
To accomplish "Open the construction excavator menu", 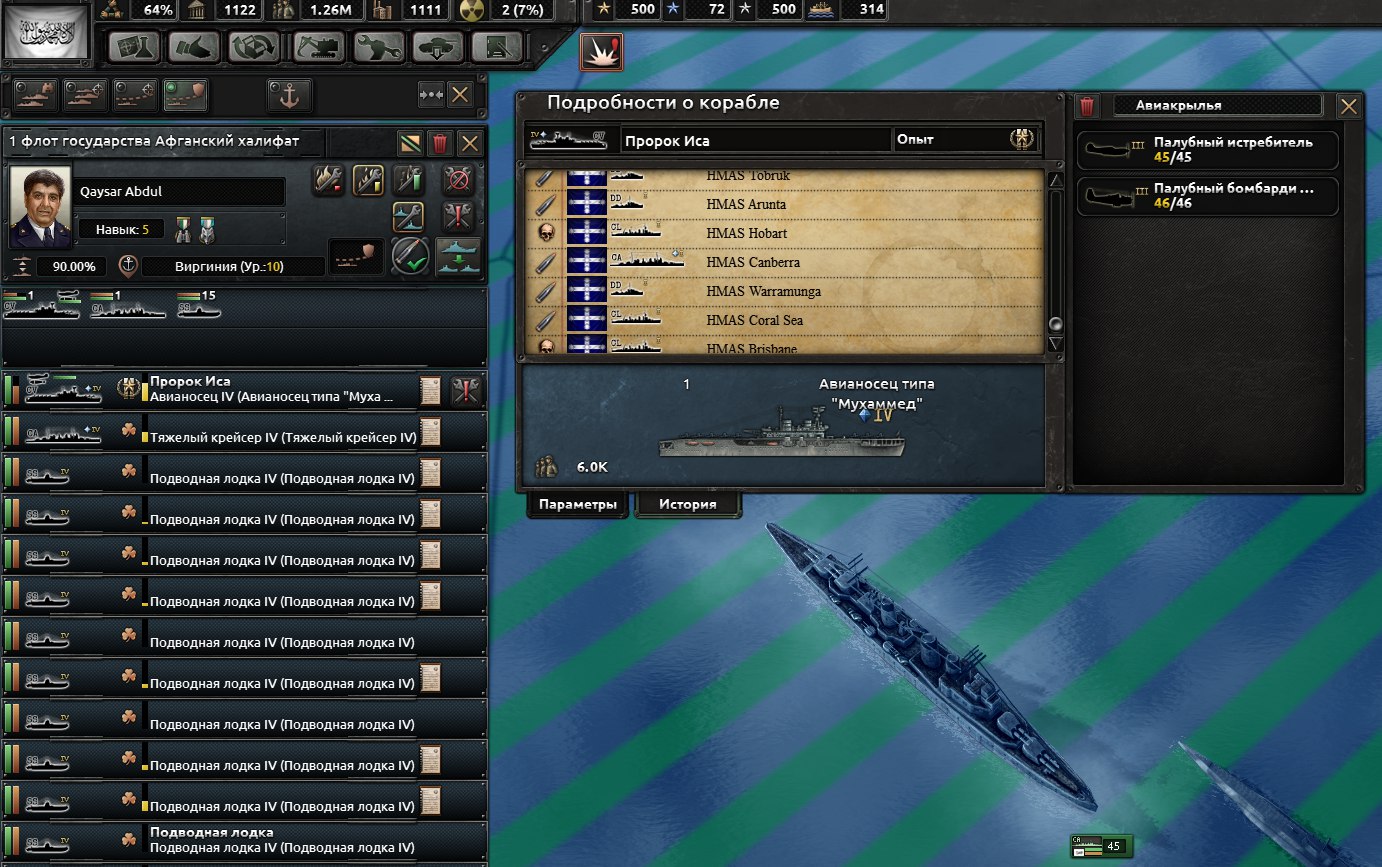I will click(x=318, y=47).
